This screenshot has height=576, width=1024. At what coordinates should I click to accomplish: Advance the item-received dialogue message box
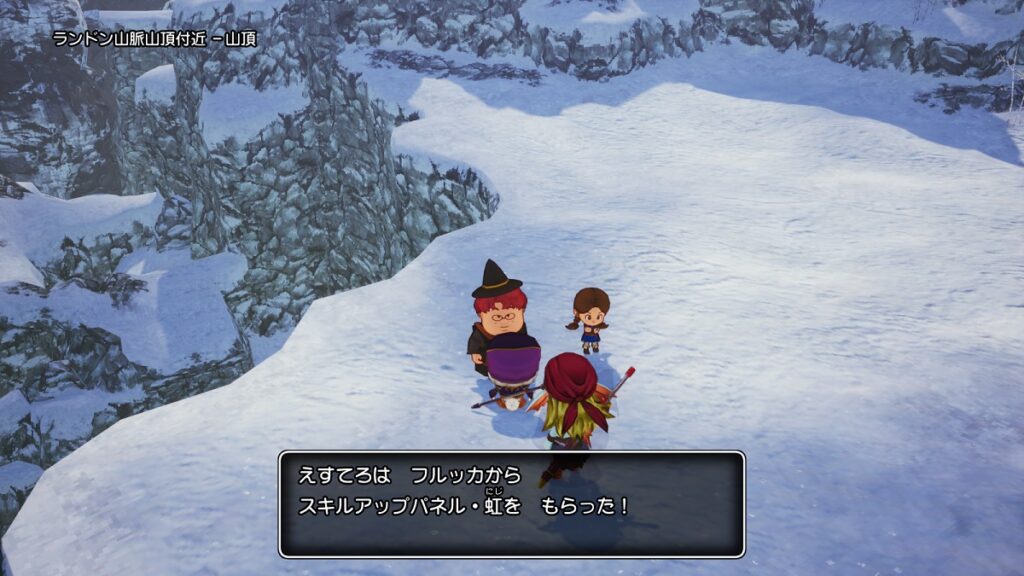(511, 504)
